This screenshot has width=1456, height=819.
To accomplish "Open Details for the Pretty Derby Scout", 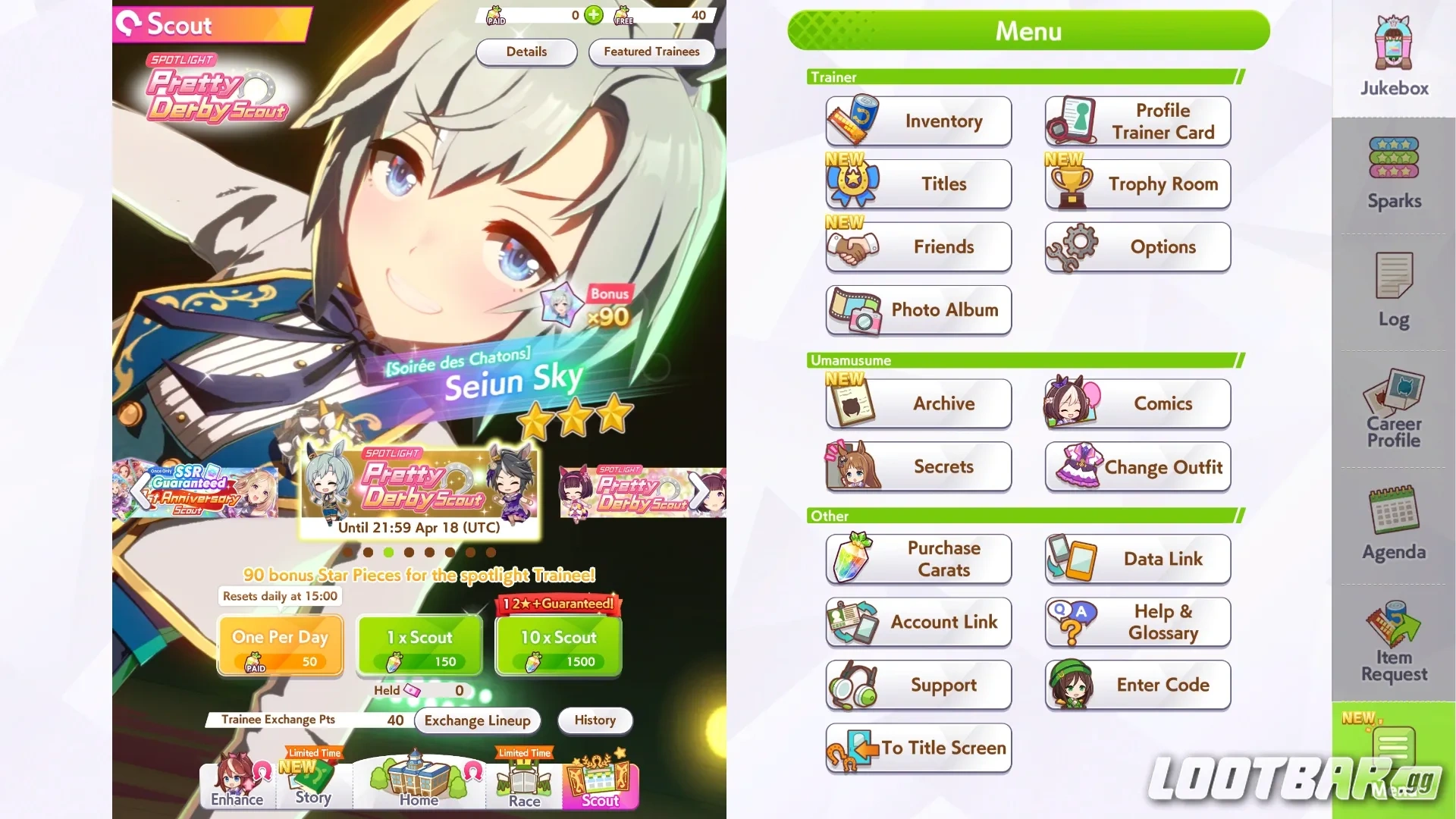I will 526,52.
